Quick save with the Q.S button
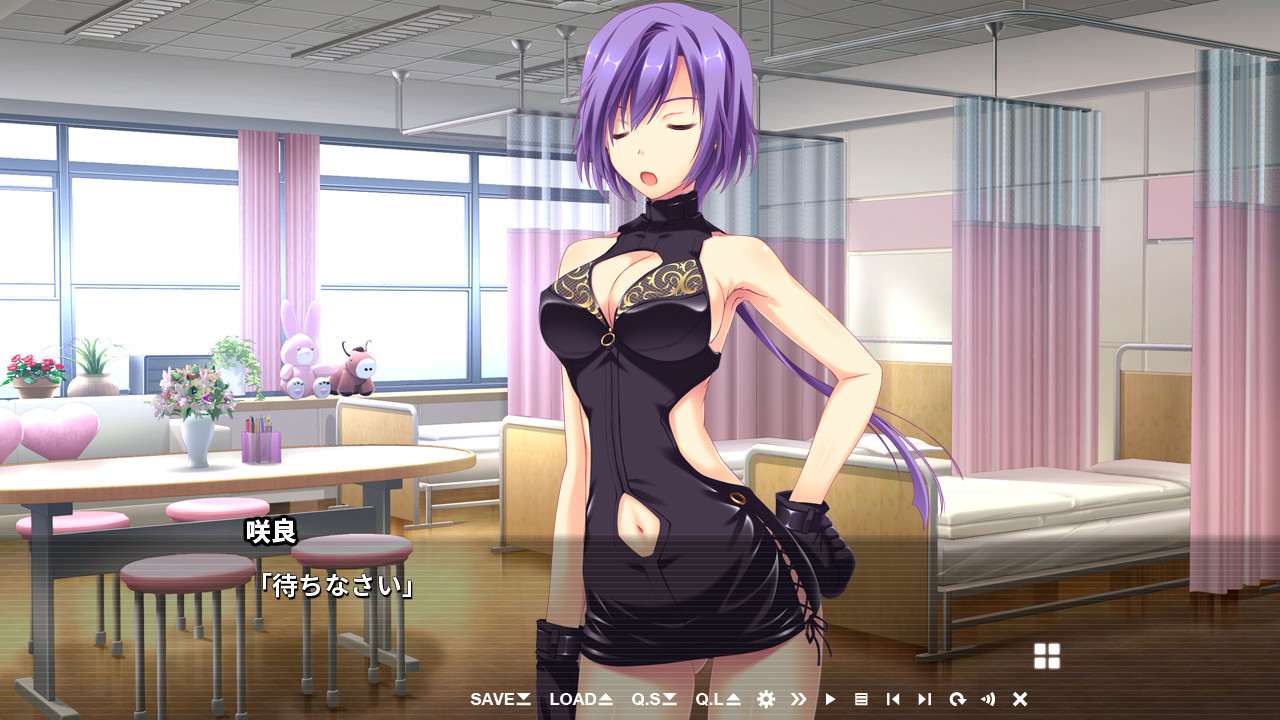This screenshot has width=1280, height=720. 654,699
